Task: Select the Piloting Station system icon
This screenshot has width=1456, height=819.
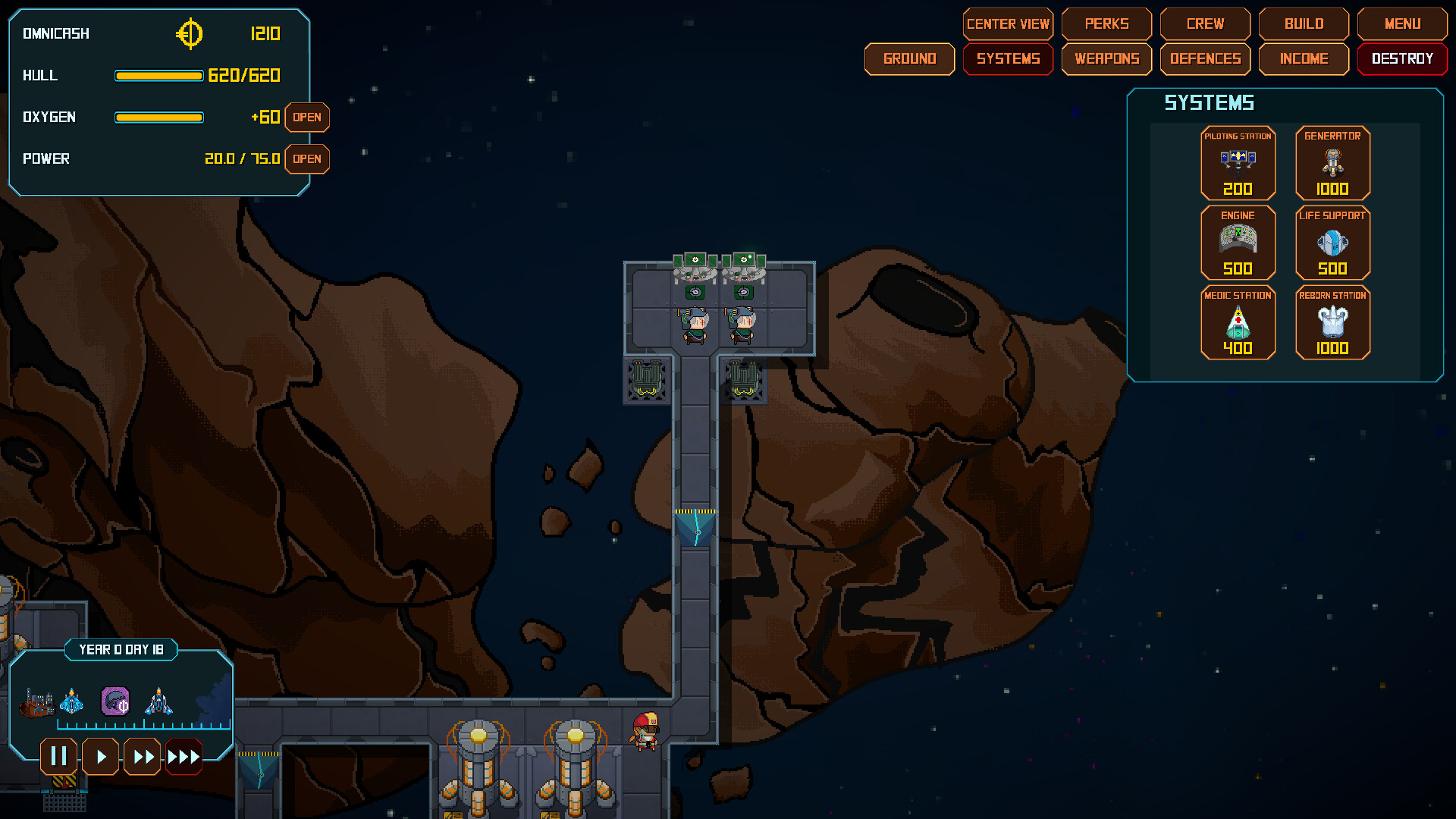Action: [1238, 163]
